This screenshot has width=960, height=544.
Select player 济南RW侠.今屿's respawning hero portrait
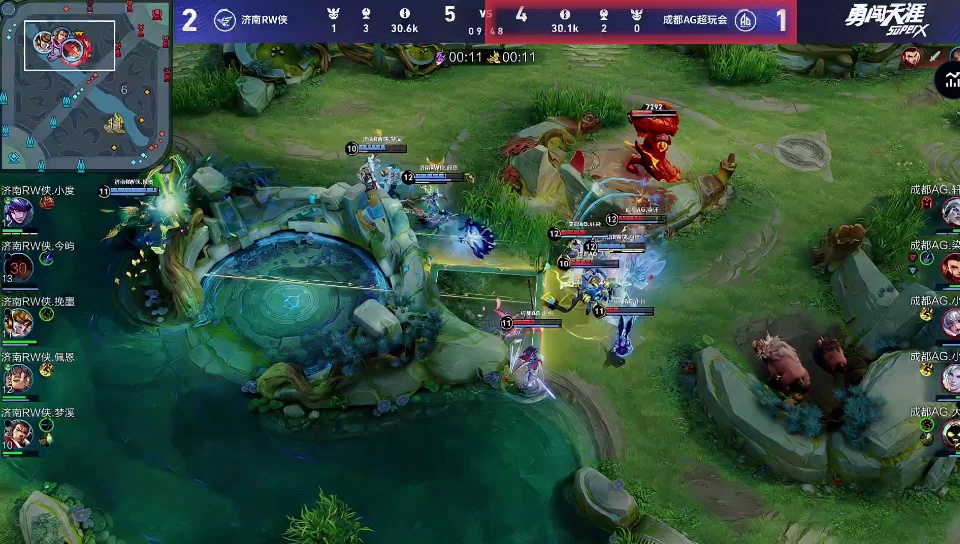[x=17, y=267]
